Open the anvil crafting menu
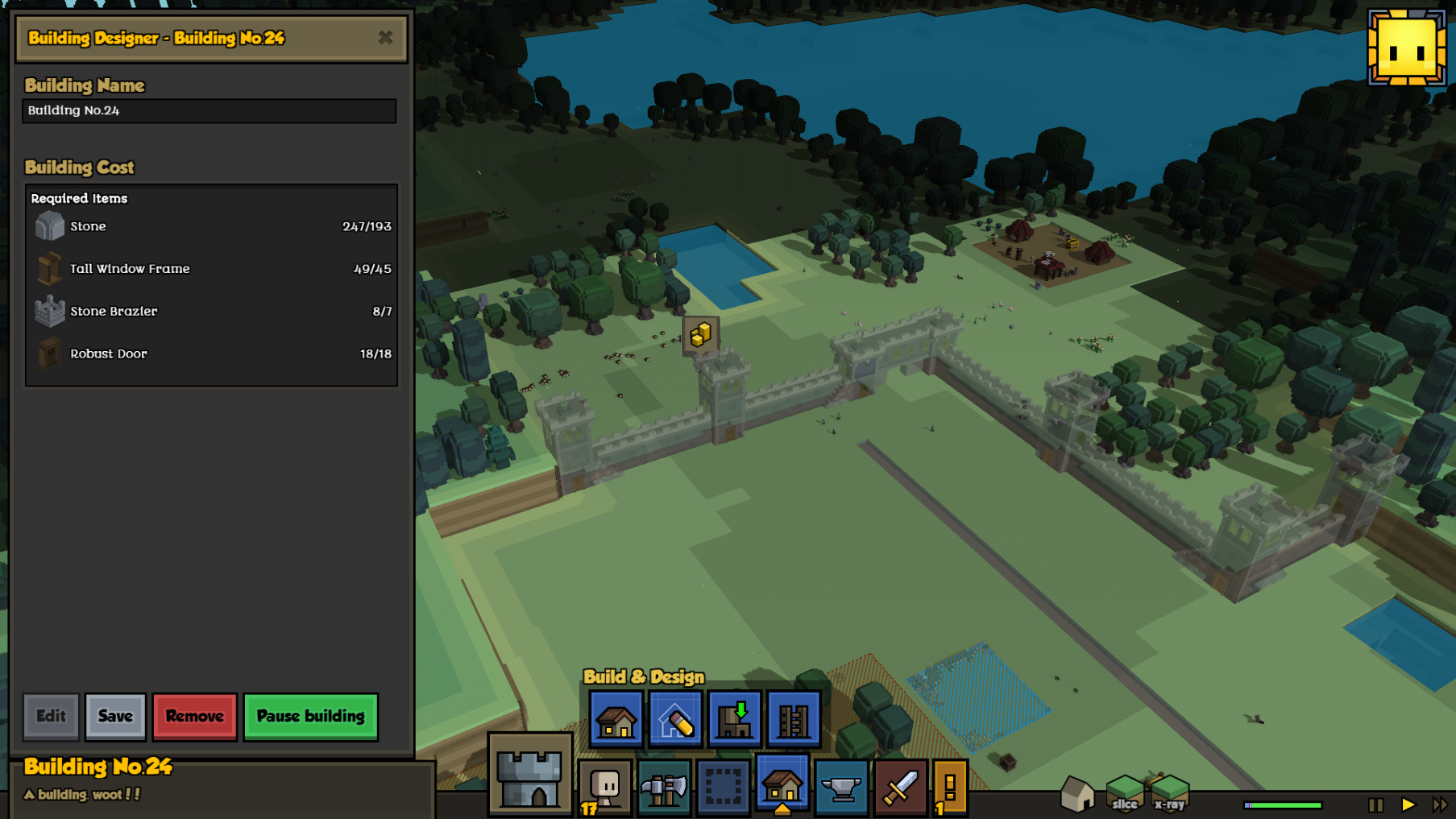The width and height of the screenshot is (1456, 819). click(841, 786)
